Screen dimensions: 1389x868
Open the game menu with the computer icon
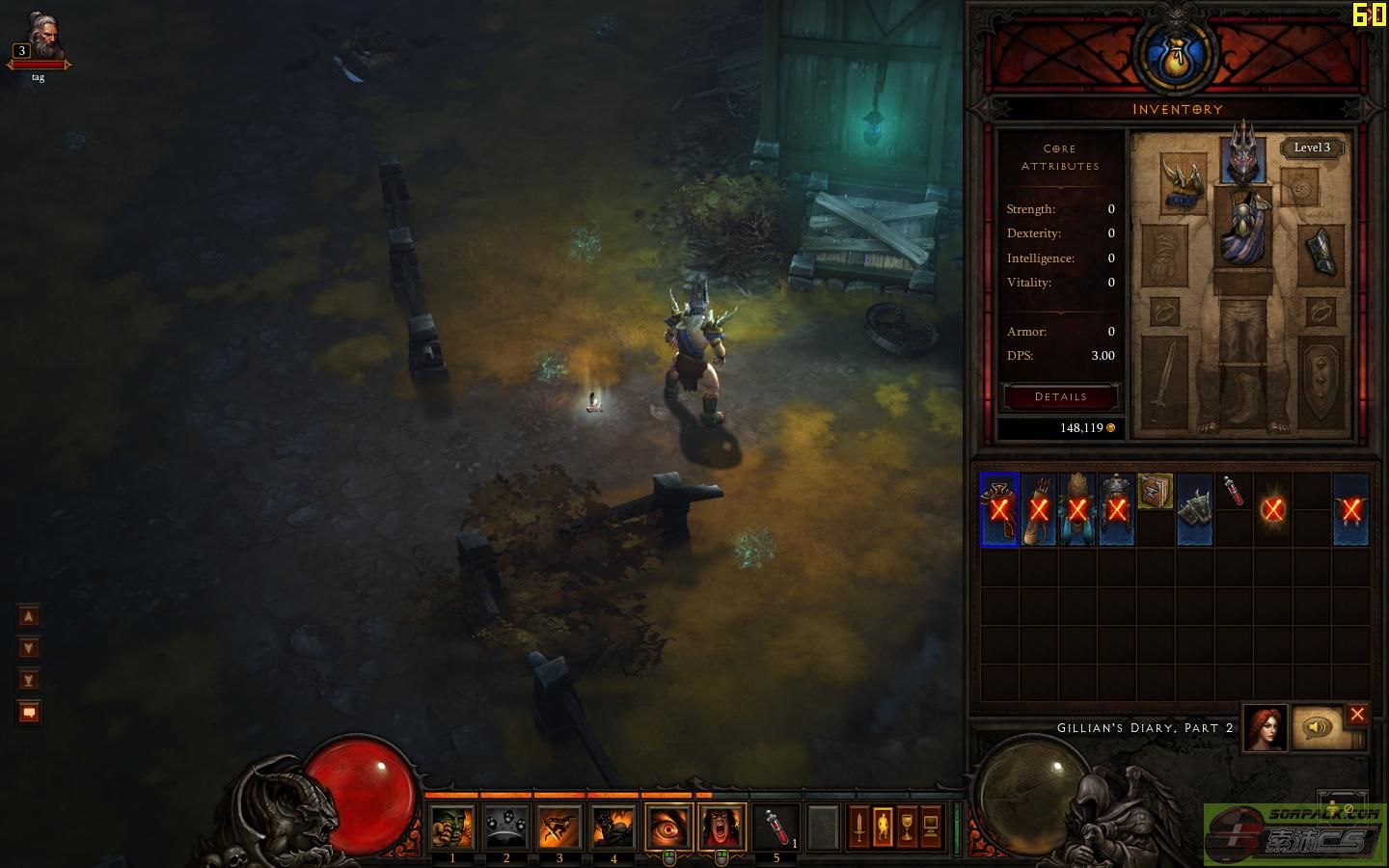pyautogui.click(x=931, y=827)
